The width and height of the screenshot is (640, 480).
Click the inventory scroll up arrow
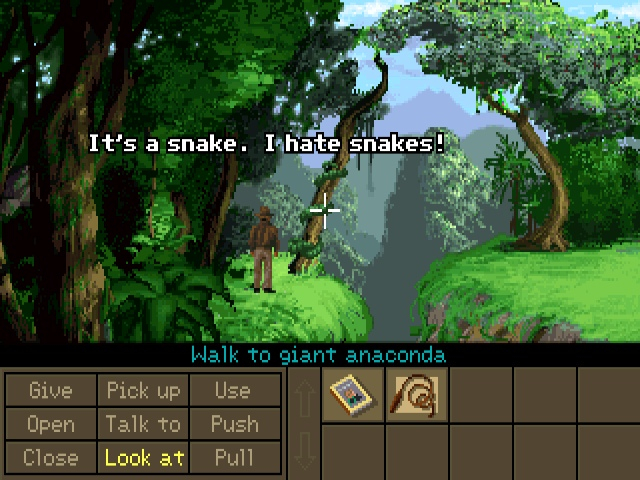(304, 395)
